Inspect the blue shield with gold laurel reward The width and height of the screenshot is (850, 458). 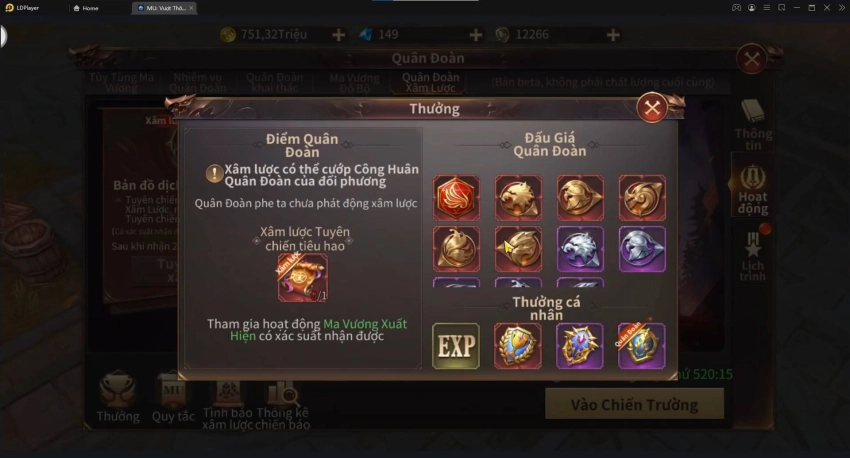(518, 346)
